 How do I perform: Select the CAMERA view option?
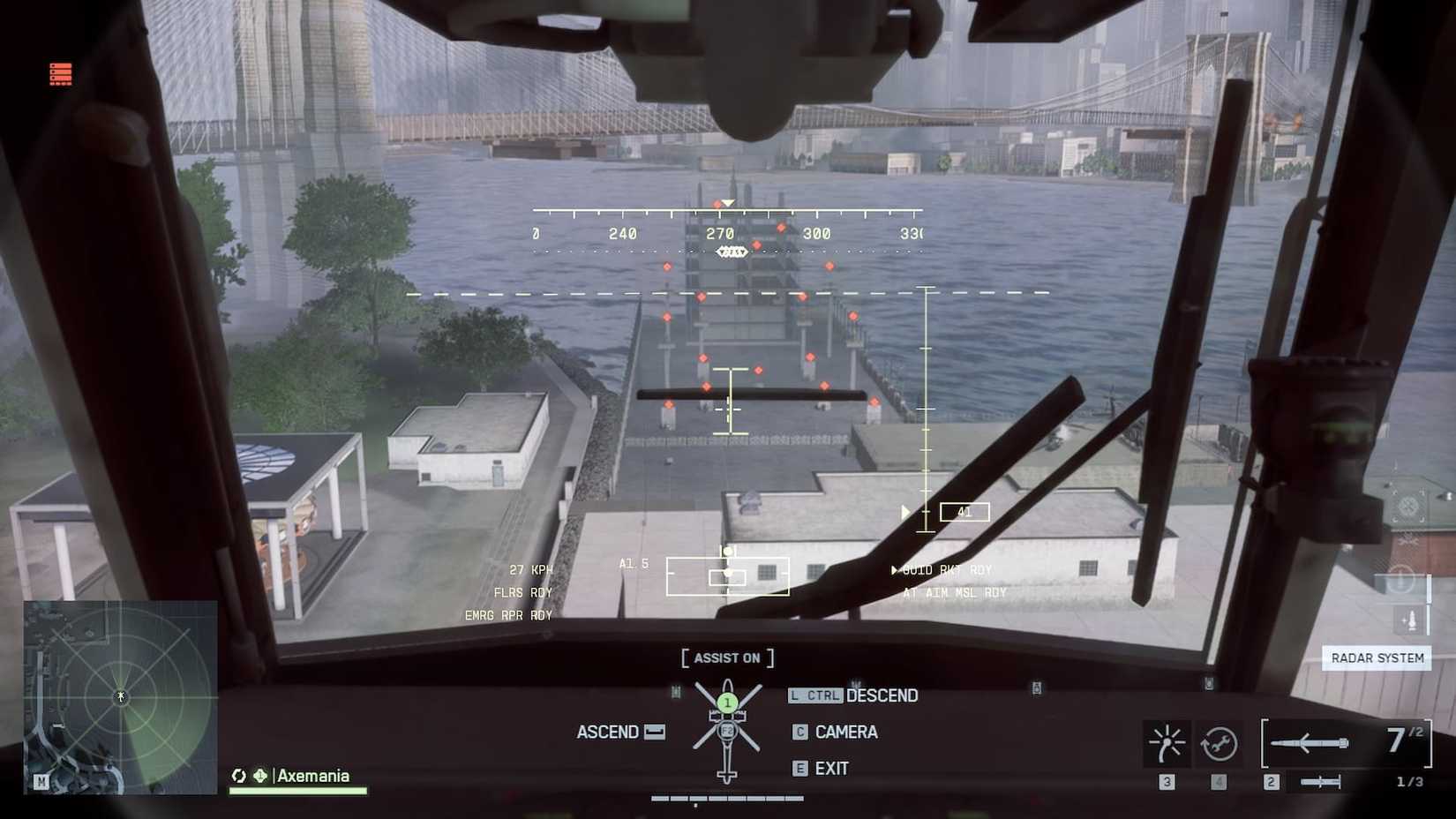coord(848,732)
